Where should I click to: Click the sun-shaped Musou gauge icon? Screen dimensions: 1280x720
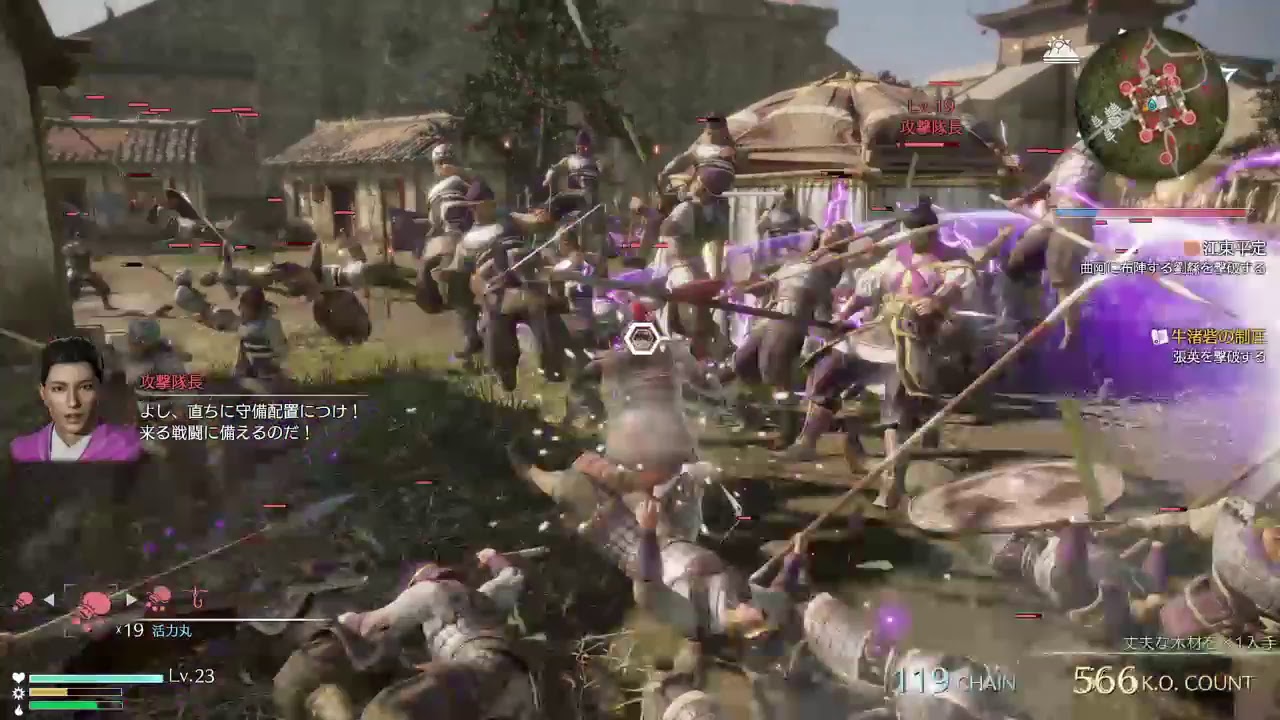coord(18,693)
